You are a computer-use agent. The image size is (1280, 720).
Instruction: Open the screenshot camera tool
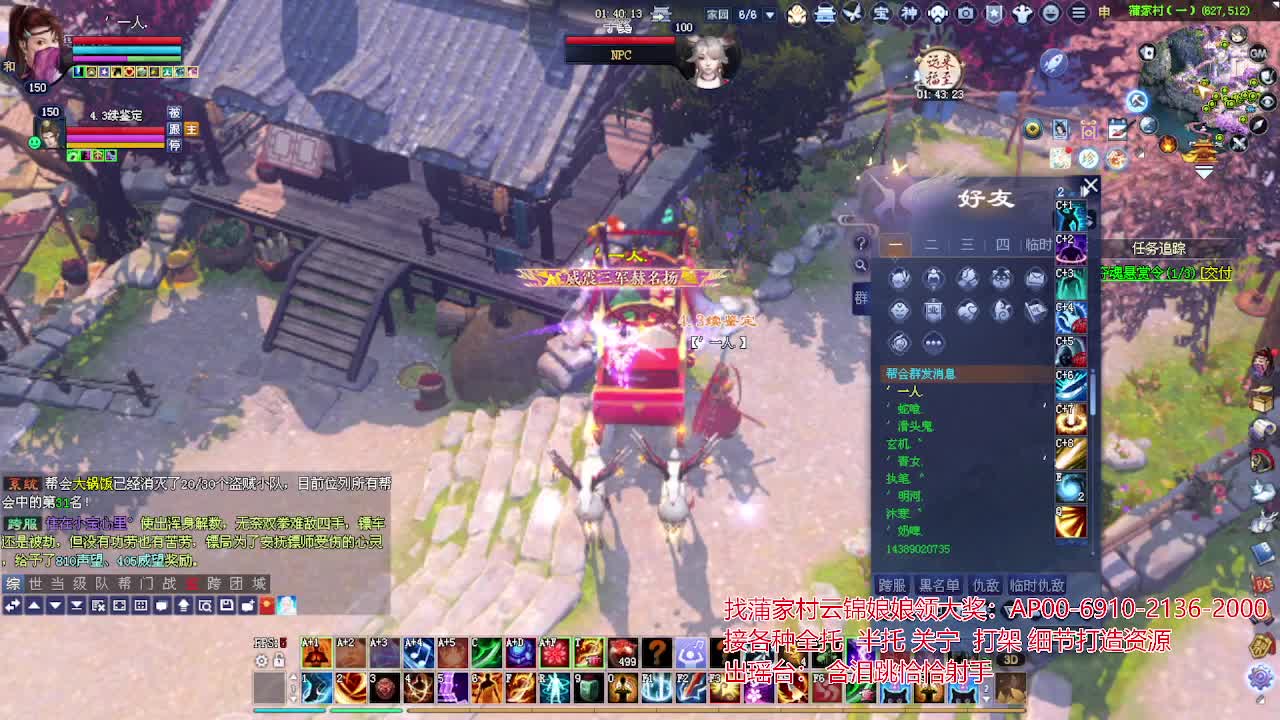point(965,13)
